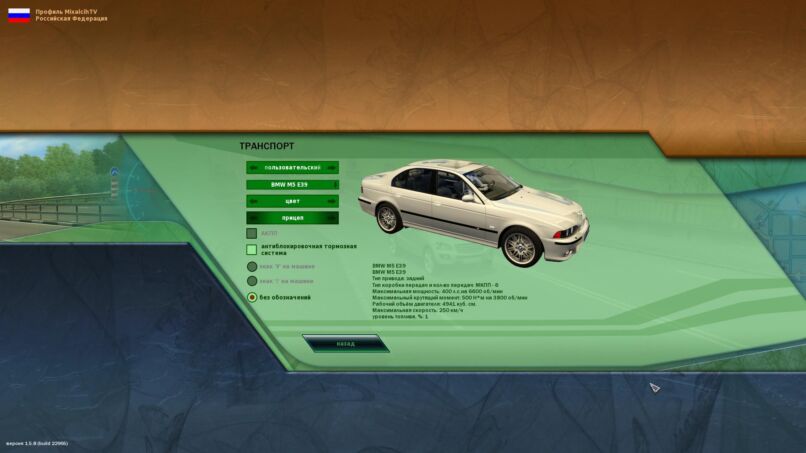Select the "прицеп" trailer button
This screenshot has height=453, width=806.
click(x=292, y=218)
